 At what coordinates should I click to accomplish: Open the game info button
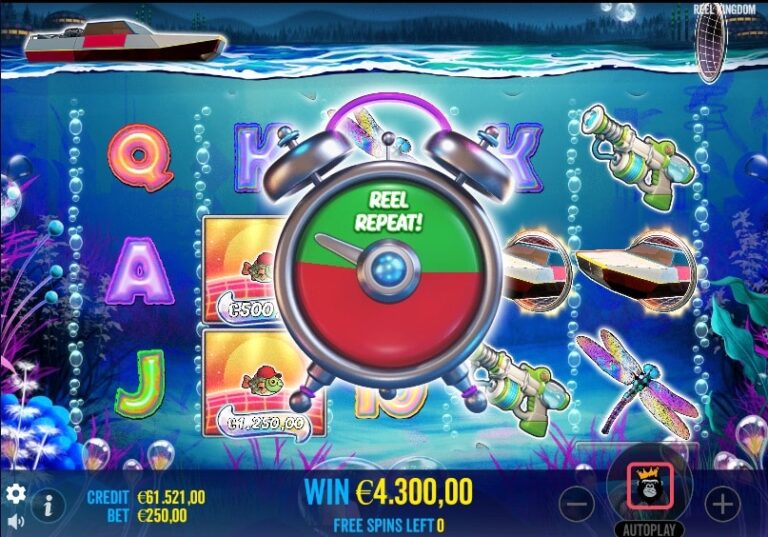coord(47,505)
